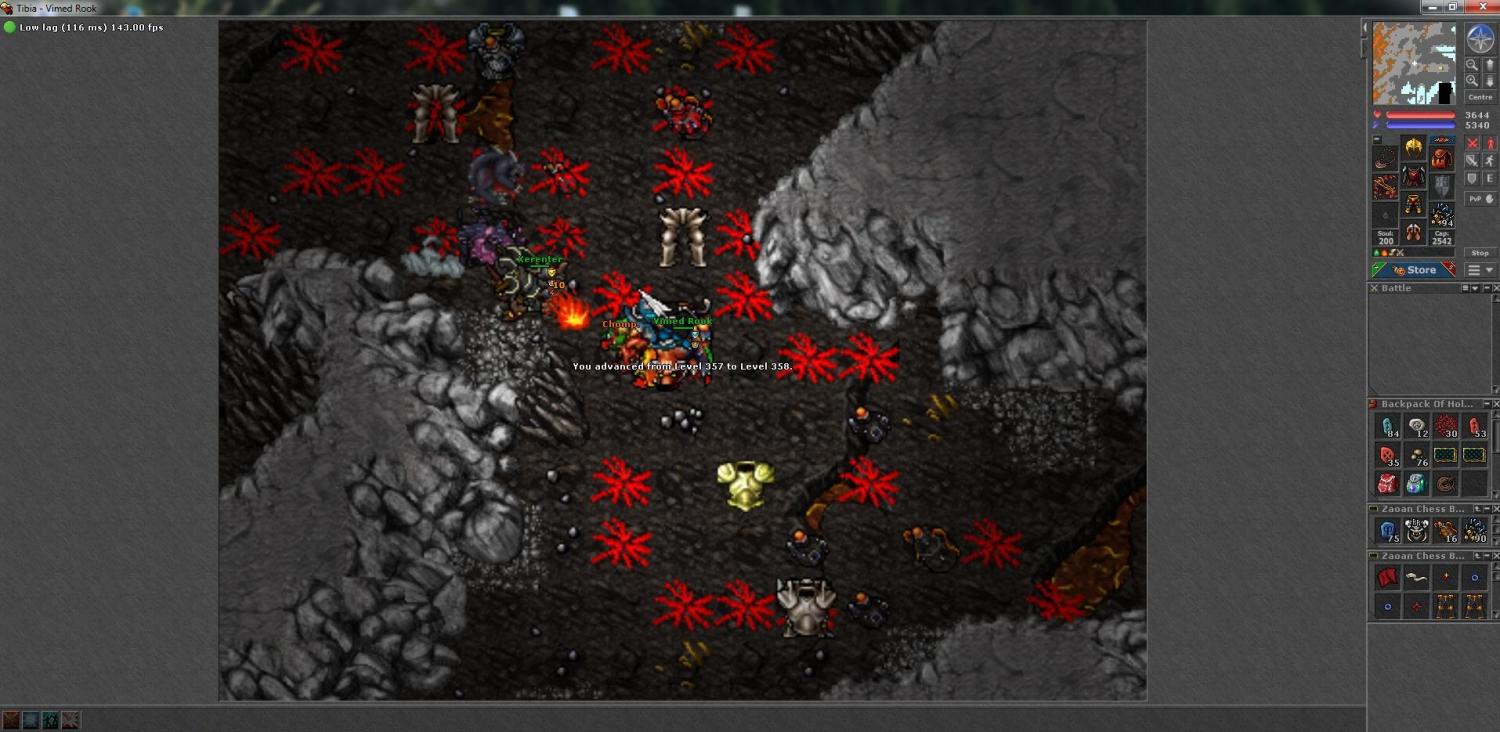The width and height of the screenshot is (1500, 732).
Task: Select the ammunition slot showing 94
Action: tap(1441, 214)
